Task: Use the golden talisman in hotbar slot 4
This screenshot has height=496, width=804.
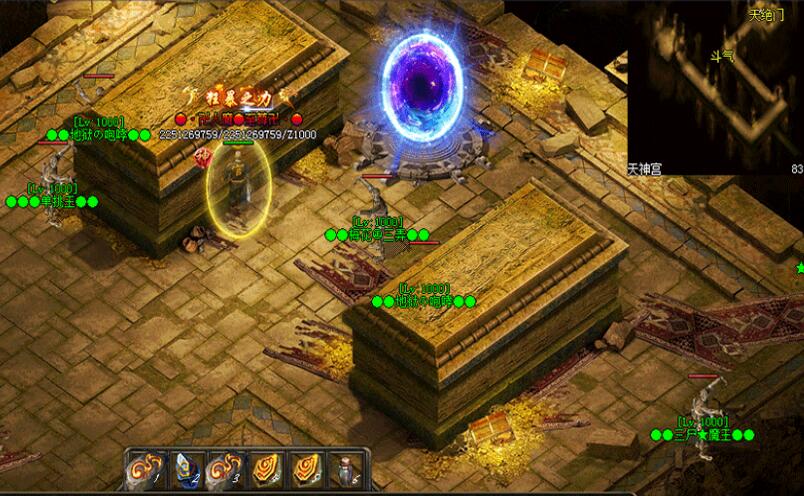Action: click(x=265, y=468)
